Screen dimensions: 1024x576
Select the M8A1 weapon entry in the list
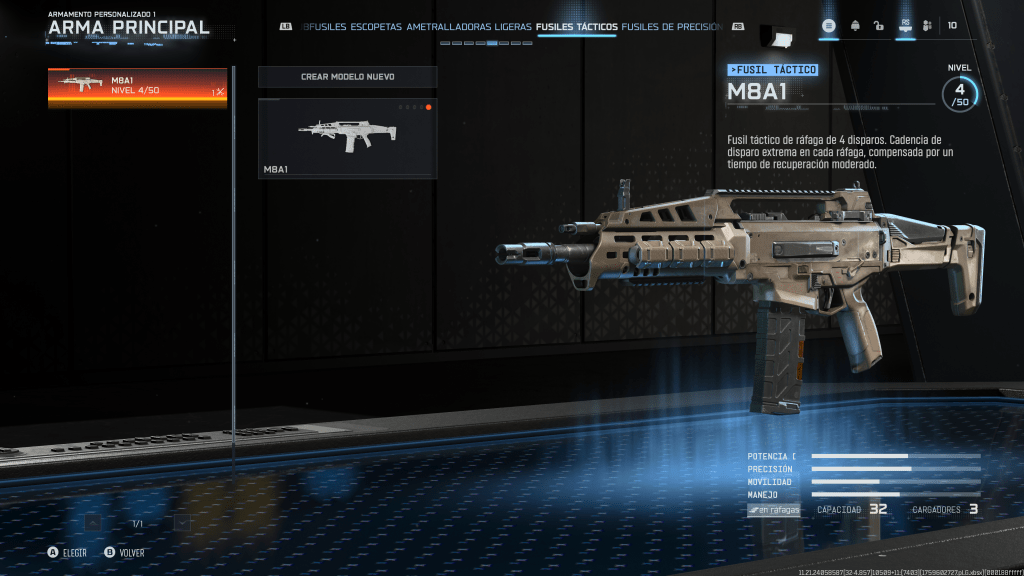[x=137, y=88]
